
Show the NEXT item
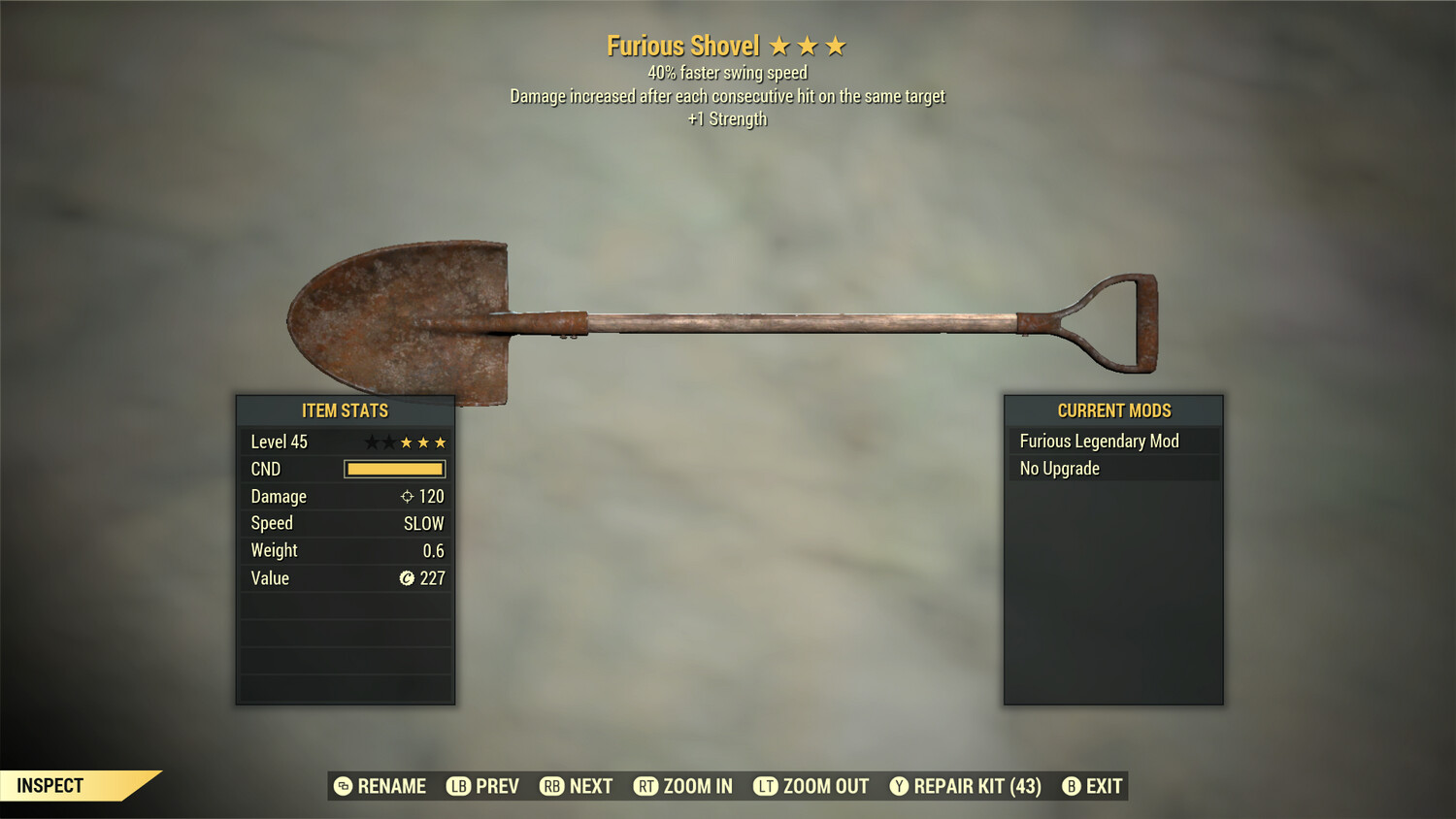[x=577, y=786]
